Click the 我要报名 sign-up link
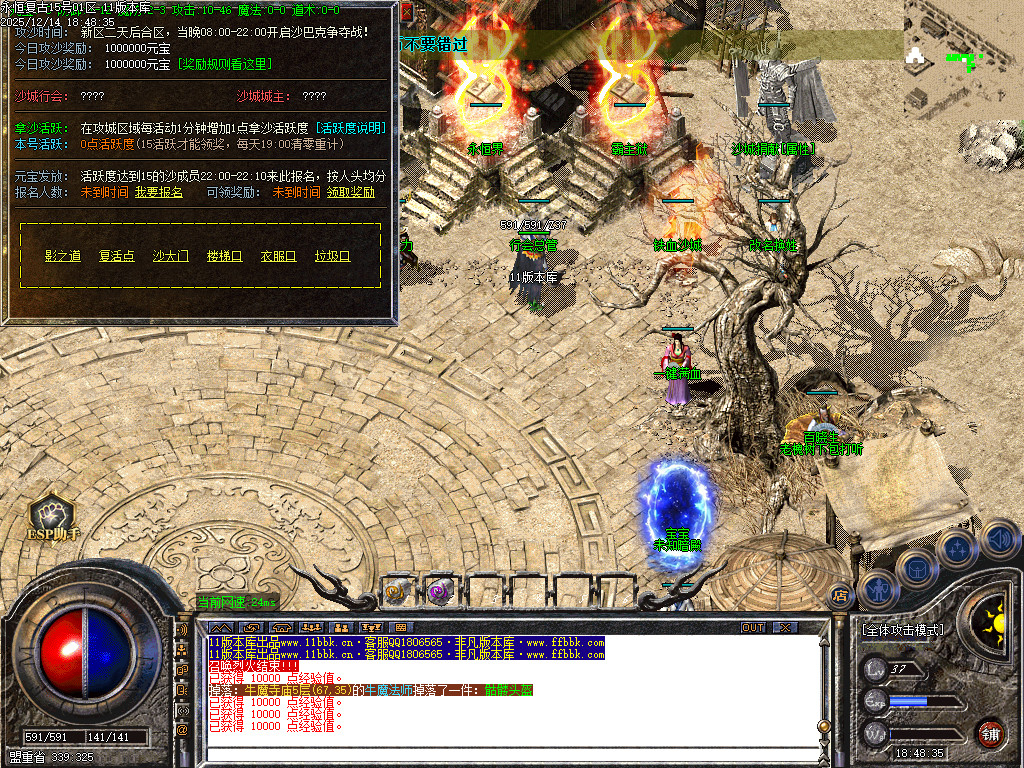 point(159,192)
